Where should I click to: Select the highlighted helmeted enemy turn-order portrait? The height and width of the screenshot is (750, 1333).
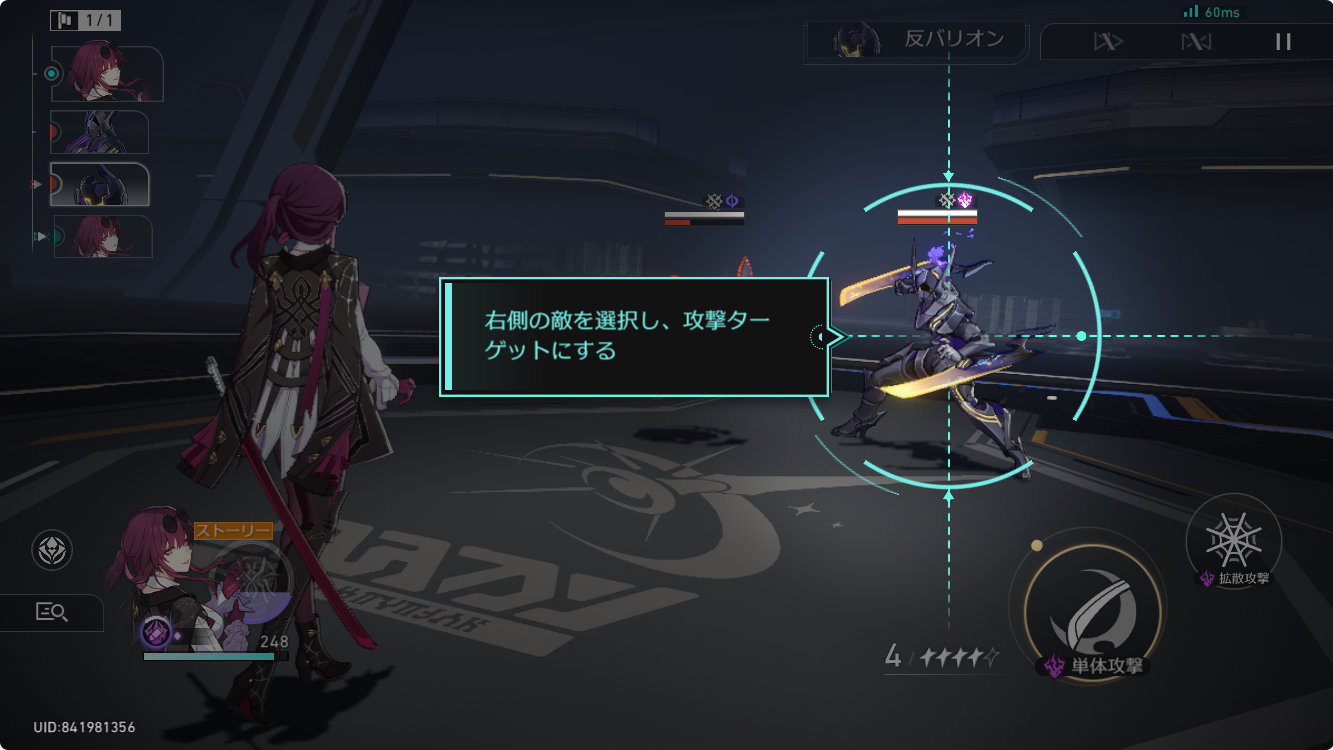coord(99,184)
